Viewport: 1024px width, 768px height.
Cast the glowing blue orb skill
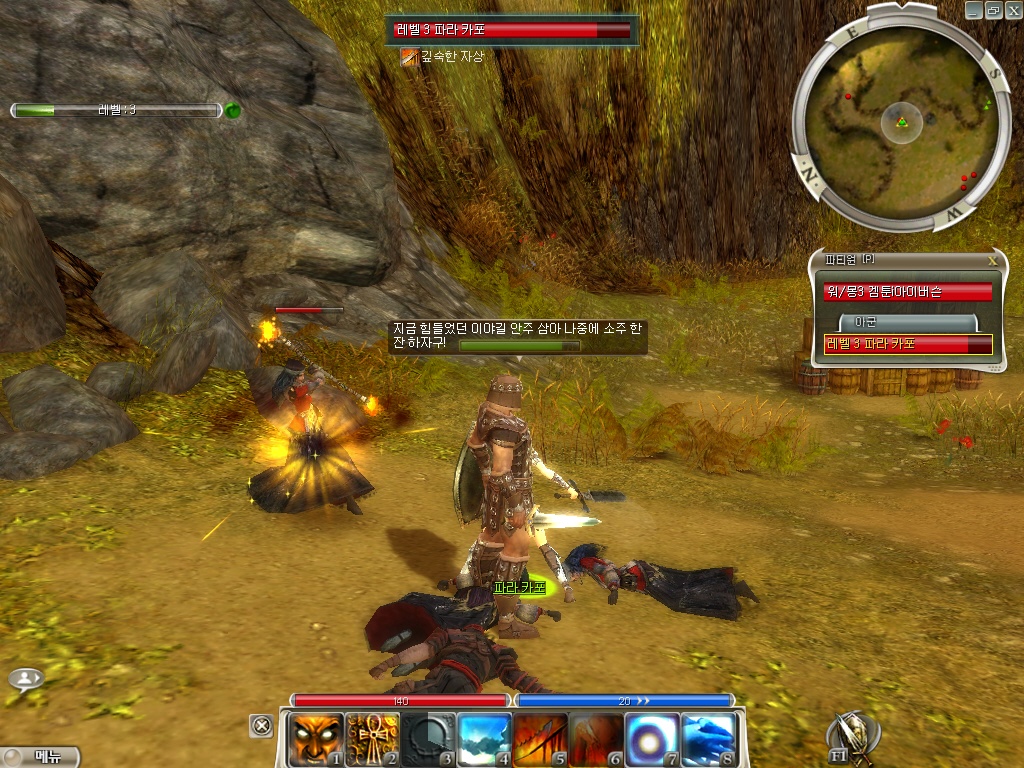652,739
